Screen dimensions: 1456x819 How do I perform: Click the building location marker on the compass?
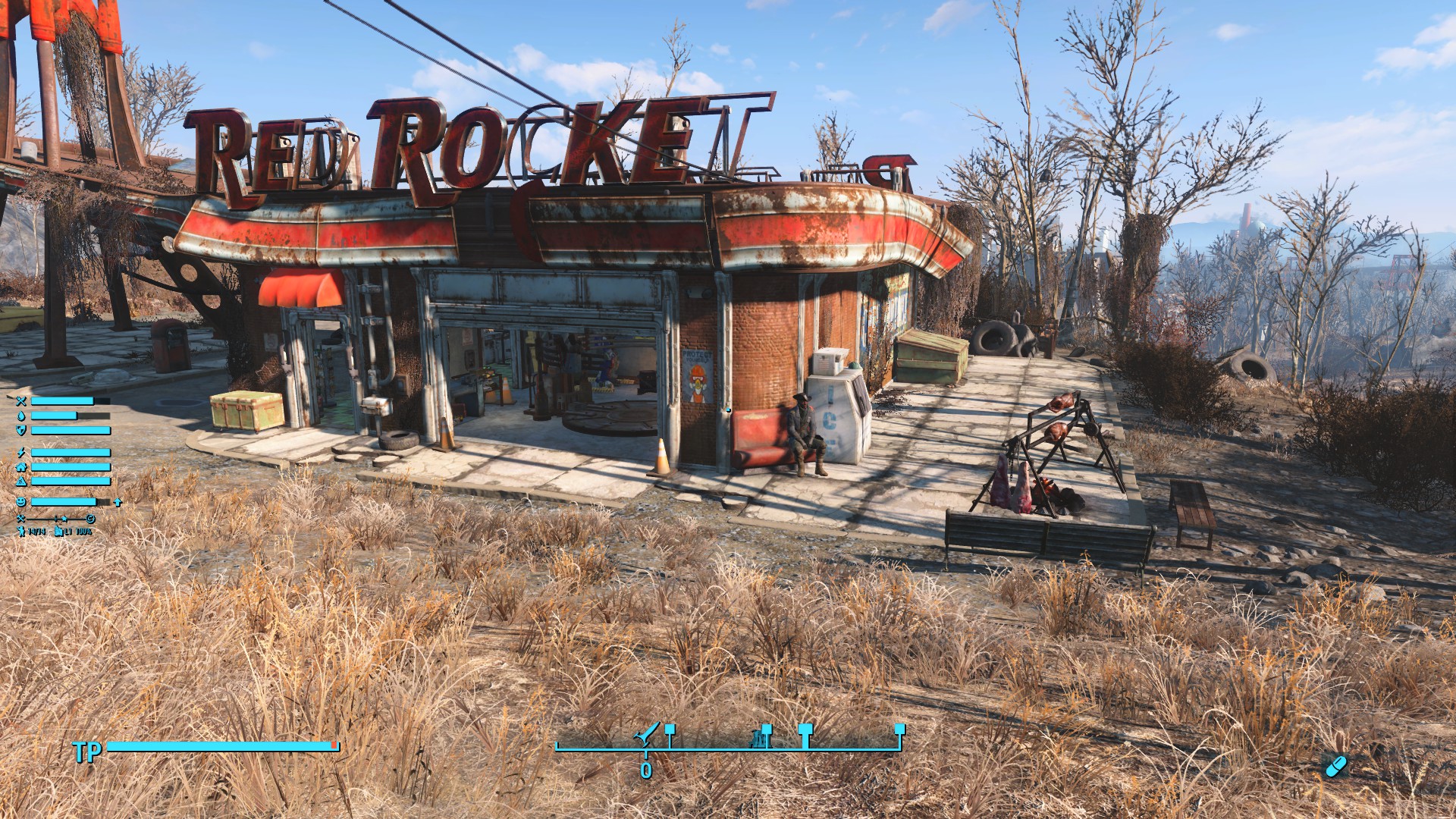tap(761, 736)
